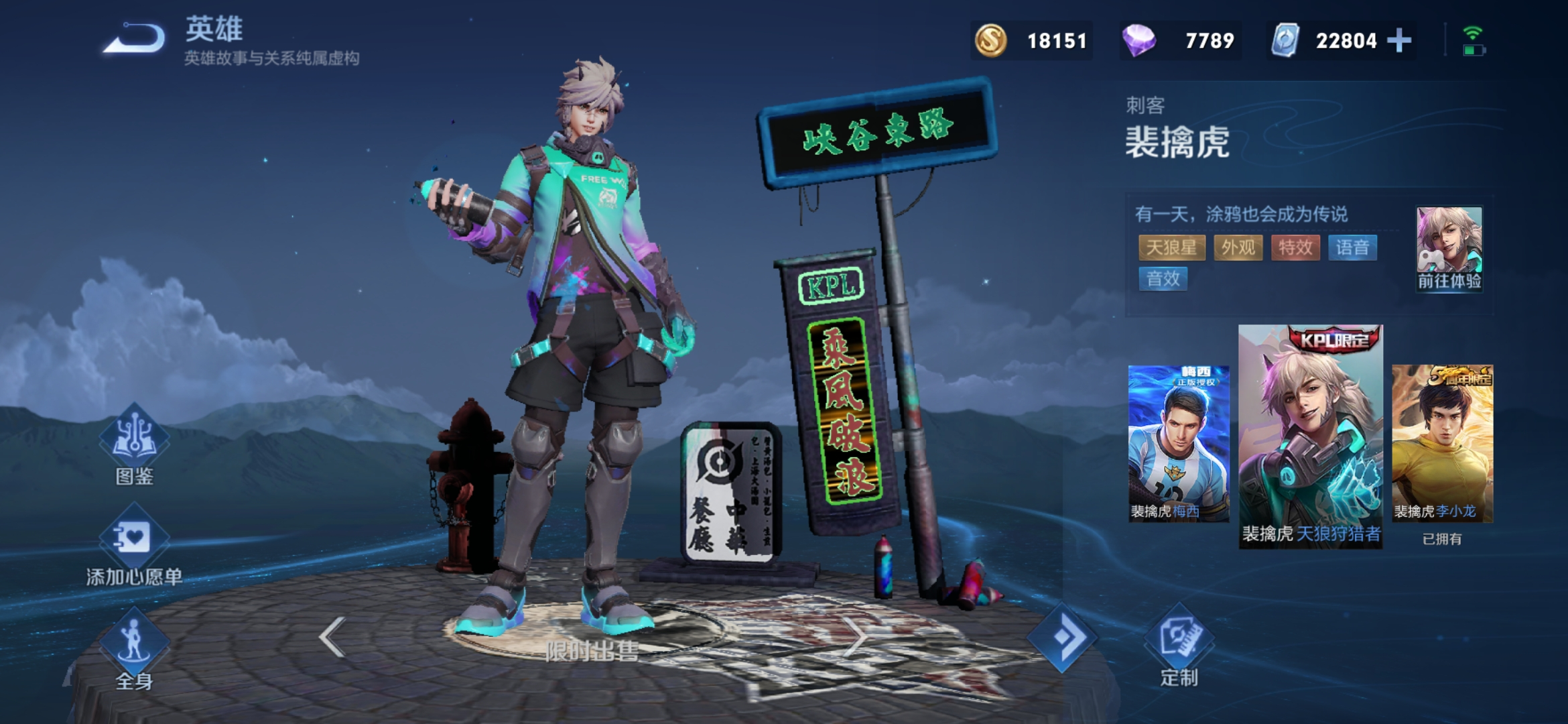Click the gold coin currency icon
This screenshot has width=1568, height=724.
[x=990, y=41]
